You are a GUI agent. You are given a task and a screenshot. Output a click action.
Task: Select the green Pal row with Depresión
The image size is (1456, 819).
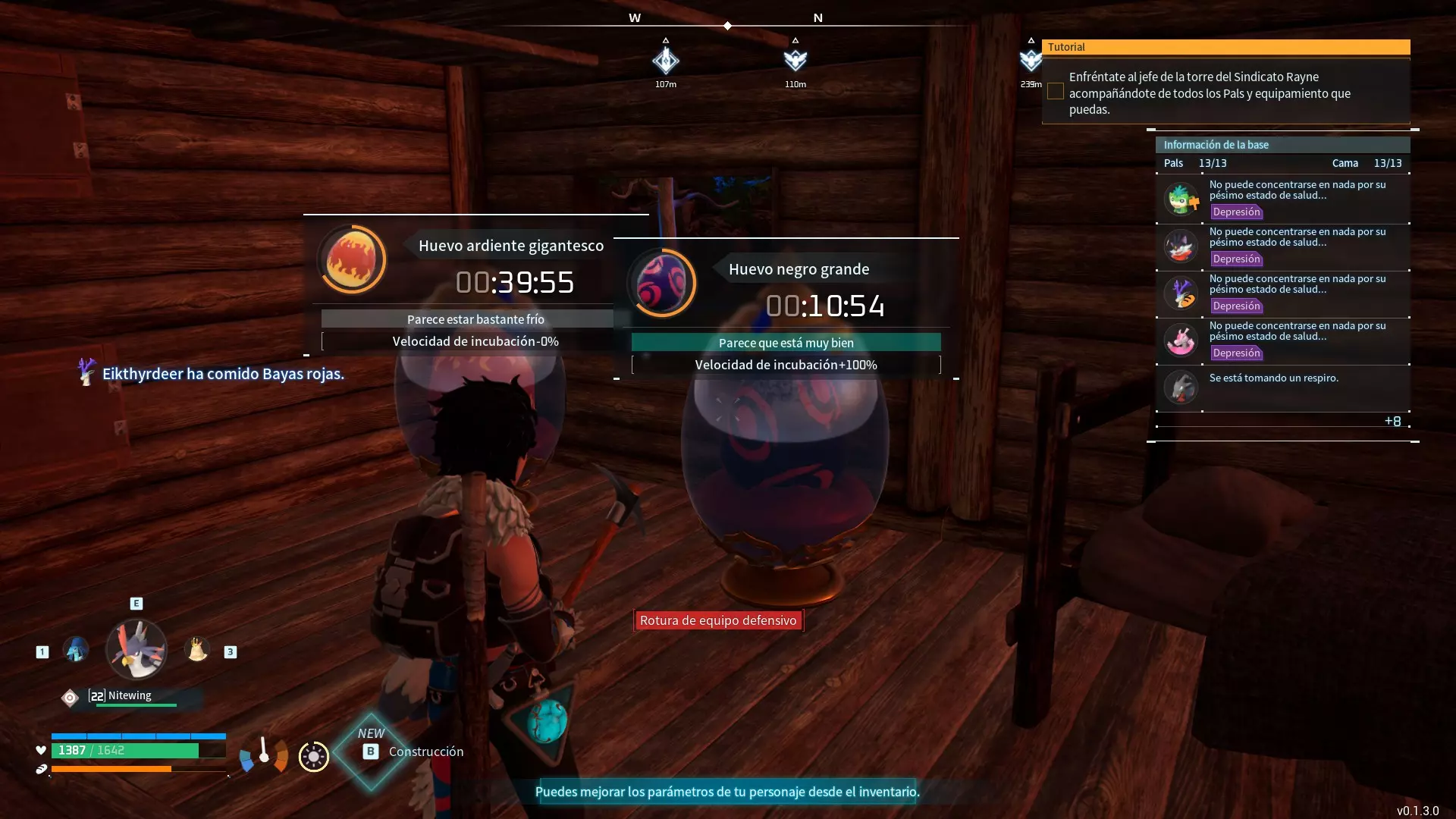(1282, 199)
